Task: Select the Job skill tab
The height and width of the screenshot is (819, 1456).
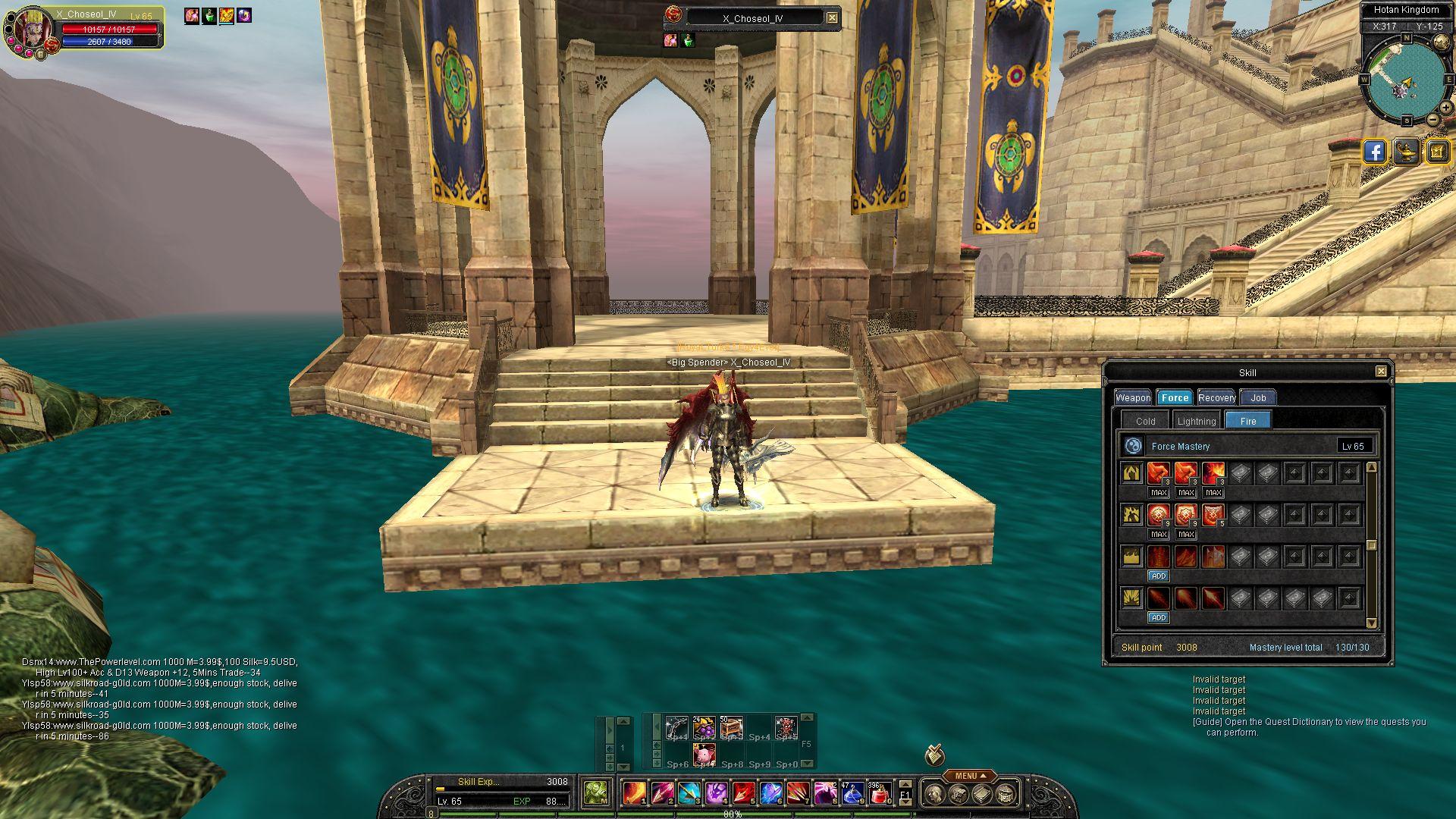Action: tap(1258, 397)
